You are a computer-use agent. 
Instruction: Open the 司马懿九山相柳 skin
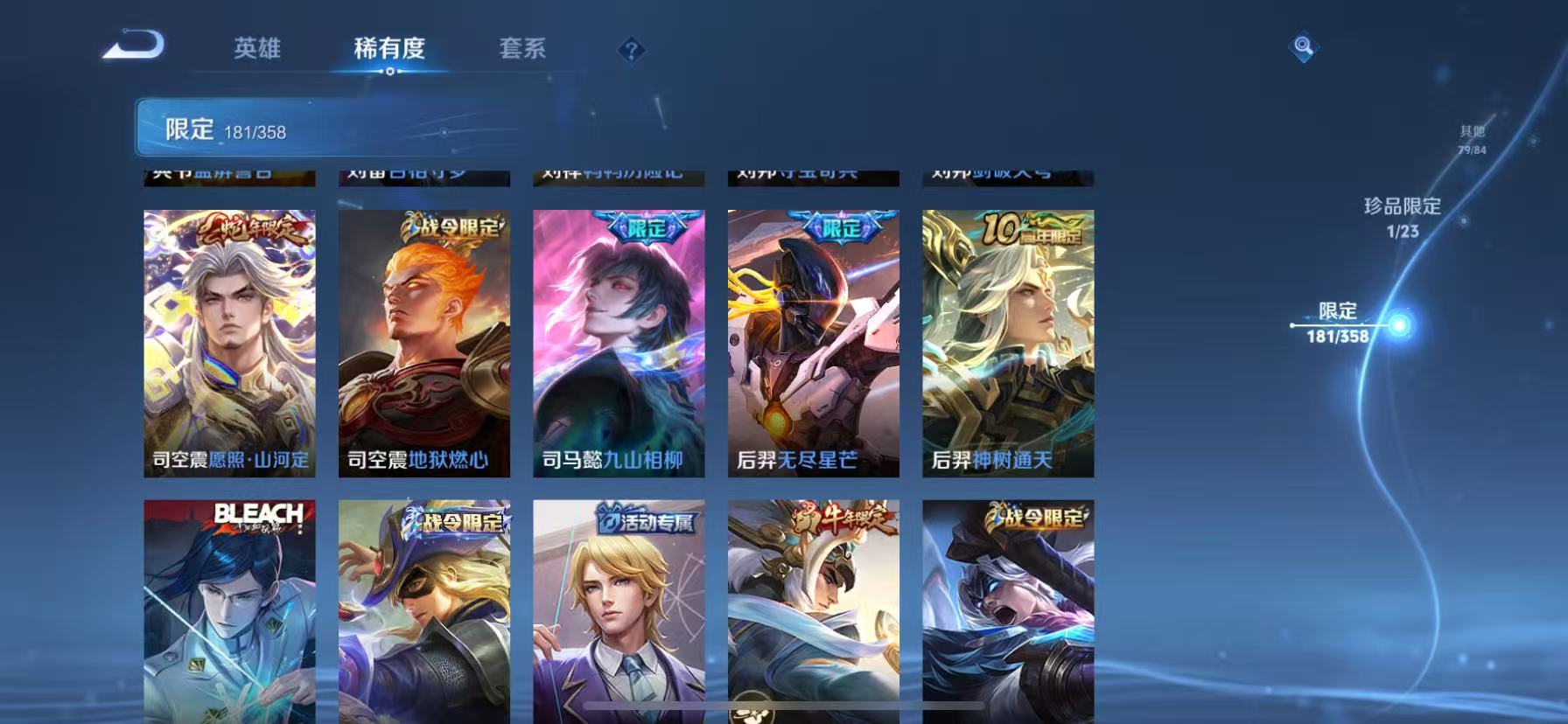coord(619,341)
